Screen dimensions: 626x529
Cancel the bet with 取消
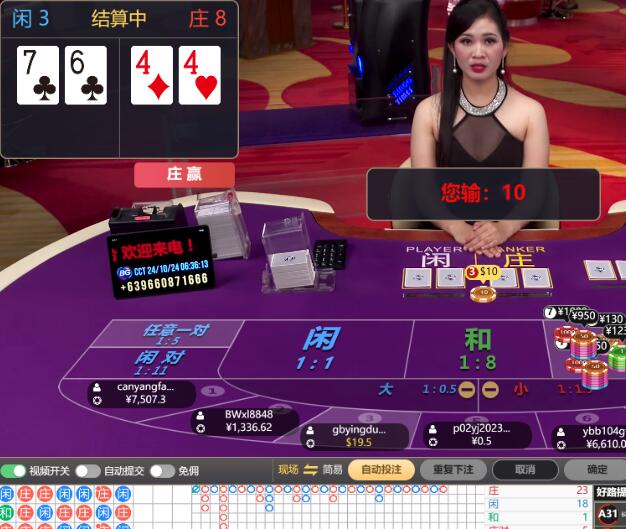click(525, 470)
